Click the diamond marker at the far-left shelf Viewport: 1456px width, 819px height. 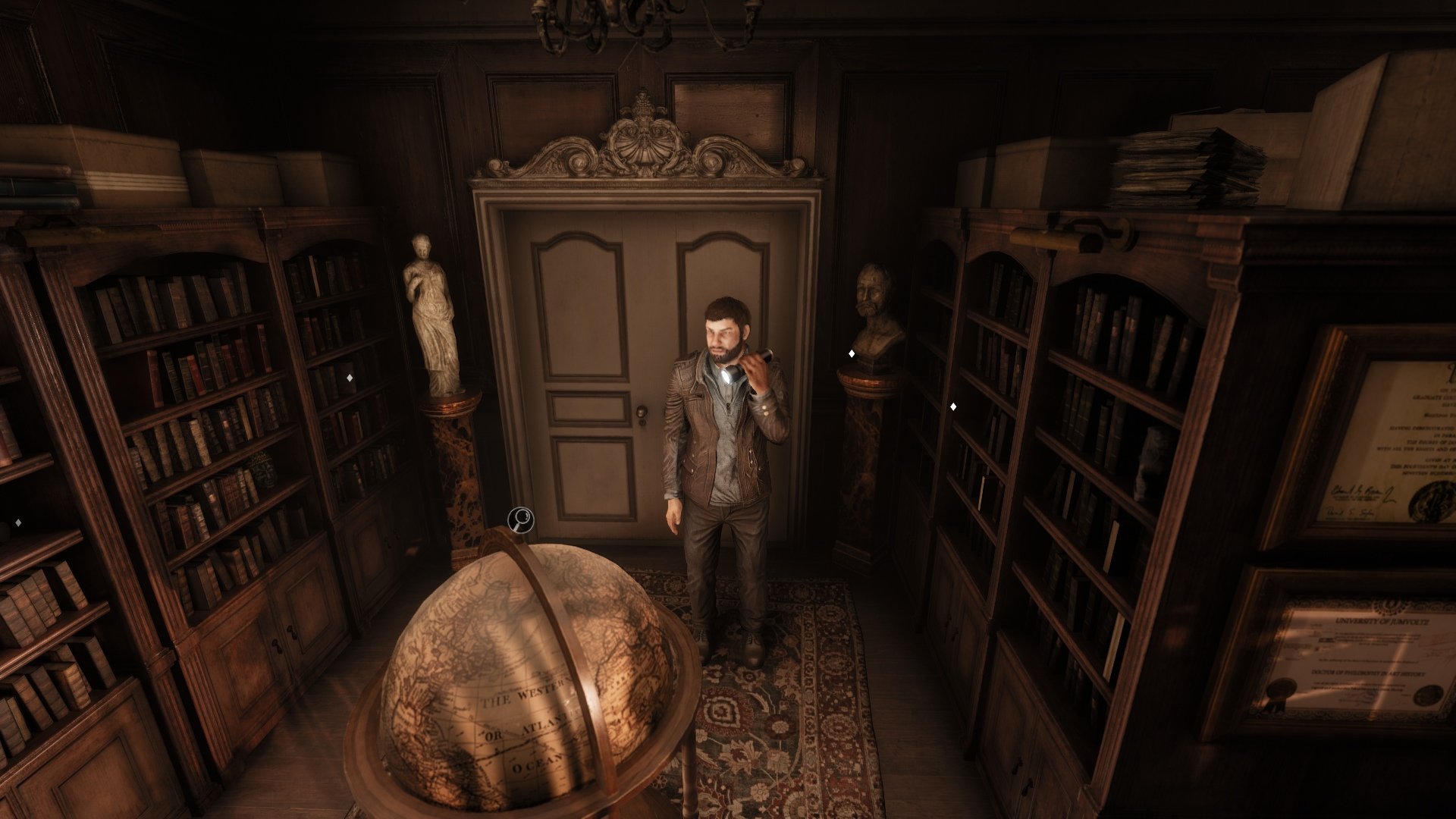(x=18, y=522)
